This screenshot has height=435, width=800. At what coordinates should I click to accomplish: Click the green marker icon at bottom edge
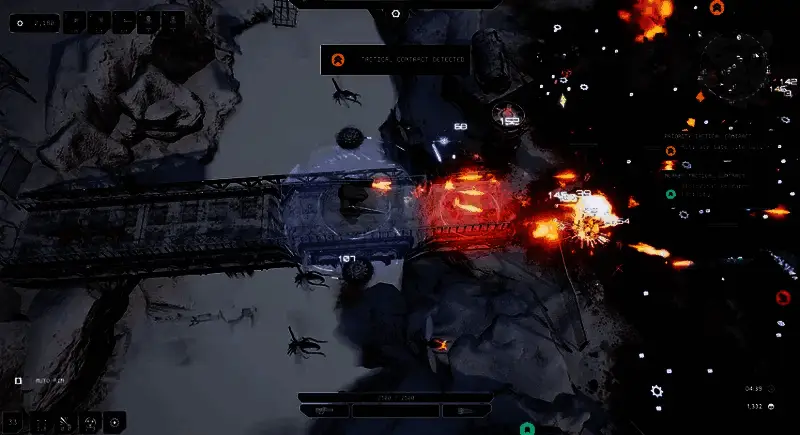coord(527,429)
